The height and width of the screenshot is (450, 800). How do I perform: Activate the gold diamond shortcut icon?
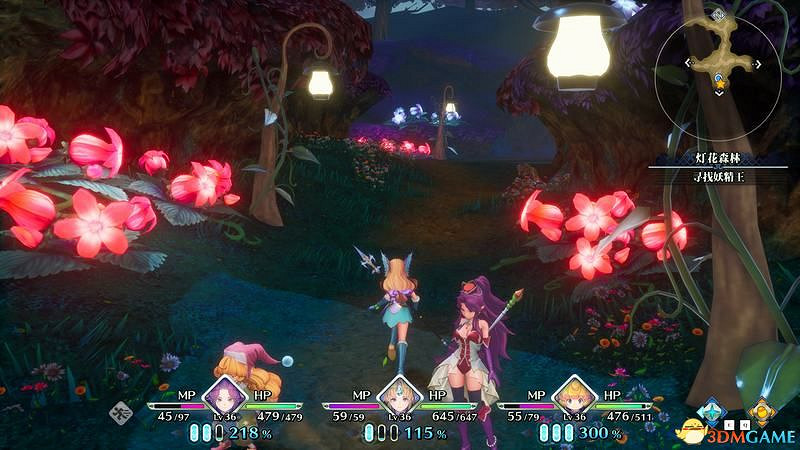coord(762,410)
